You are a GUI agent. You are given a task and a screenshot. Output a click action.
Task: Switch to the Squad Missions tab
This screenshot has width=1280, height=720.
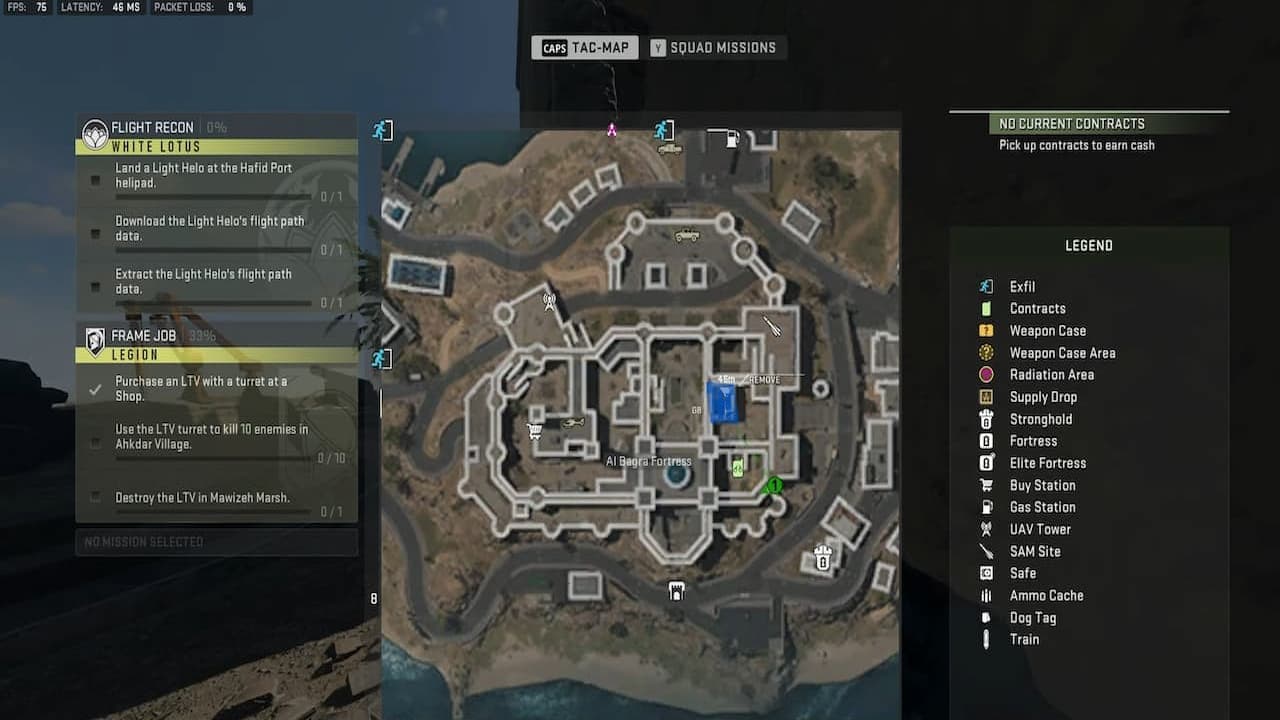(717, 47)
